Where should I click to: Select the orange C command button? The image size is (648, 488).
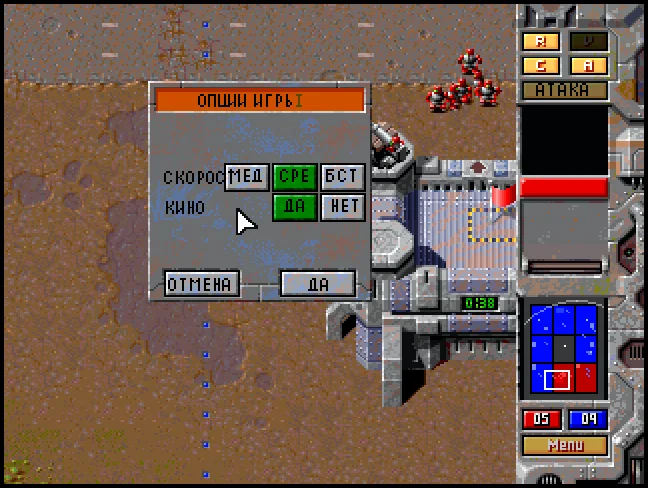click(x=541, y=66)
